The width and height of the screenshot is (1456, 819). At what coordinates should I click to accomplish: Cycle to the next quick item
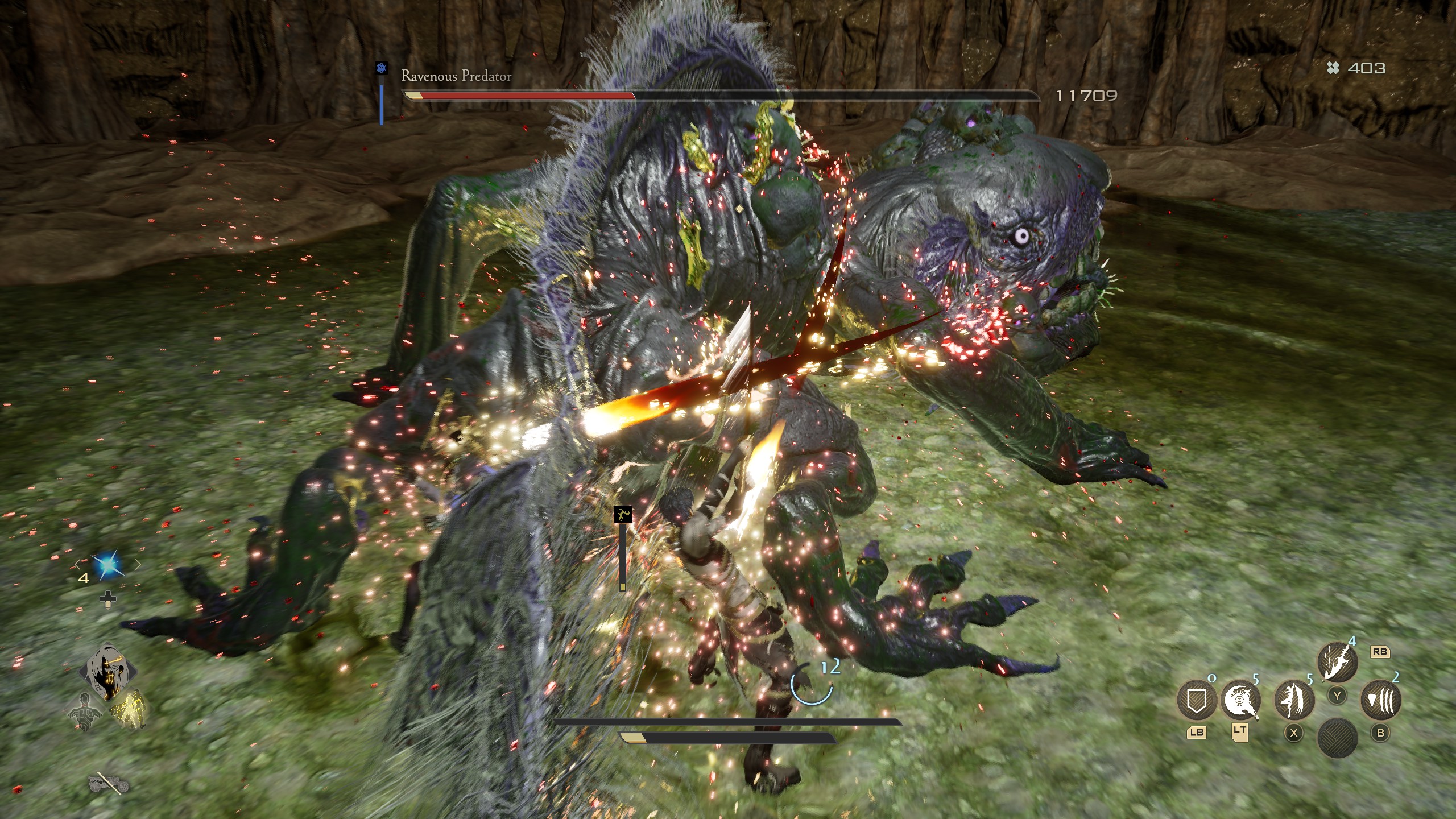[x=138, y=565]
